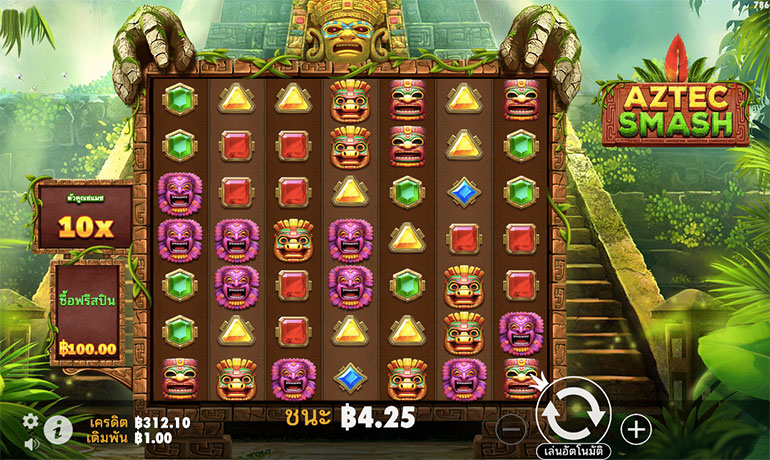Screen dimensions: 770x460
Task: Increase the bet with the plus button
Action: pyautogui.click(x=635, y=429)
